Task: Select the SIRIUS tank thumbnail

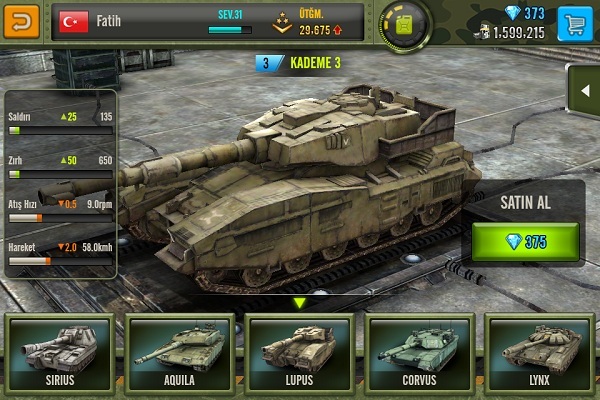Action: tap(61, 352)
